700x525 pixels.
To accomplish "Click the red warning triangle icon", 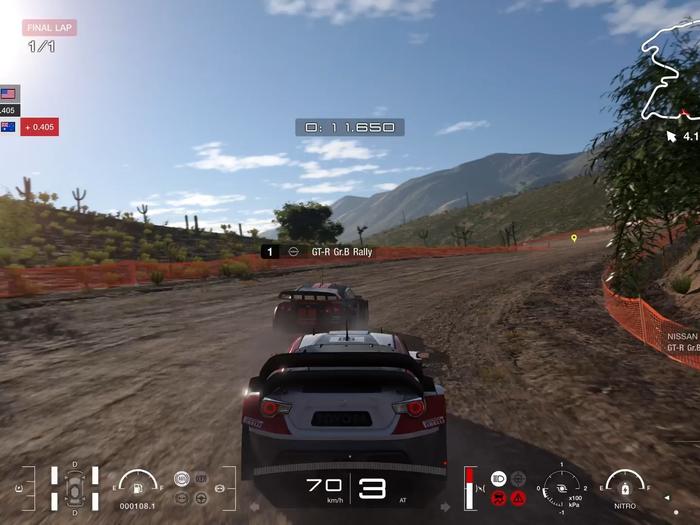I will pos(518,497).
